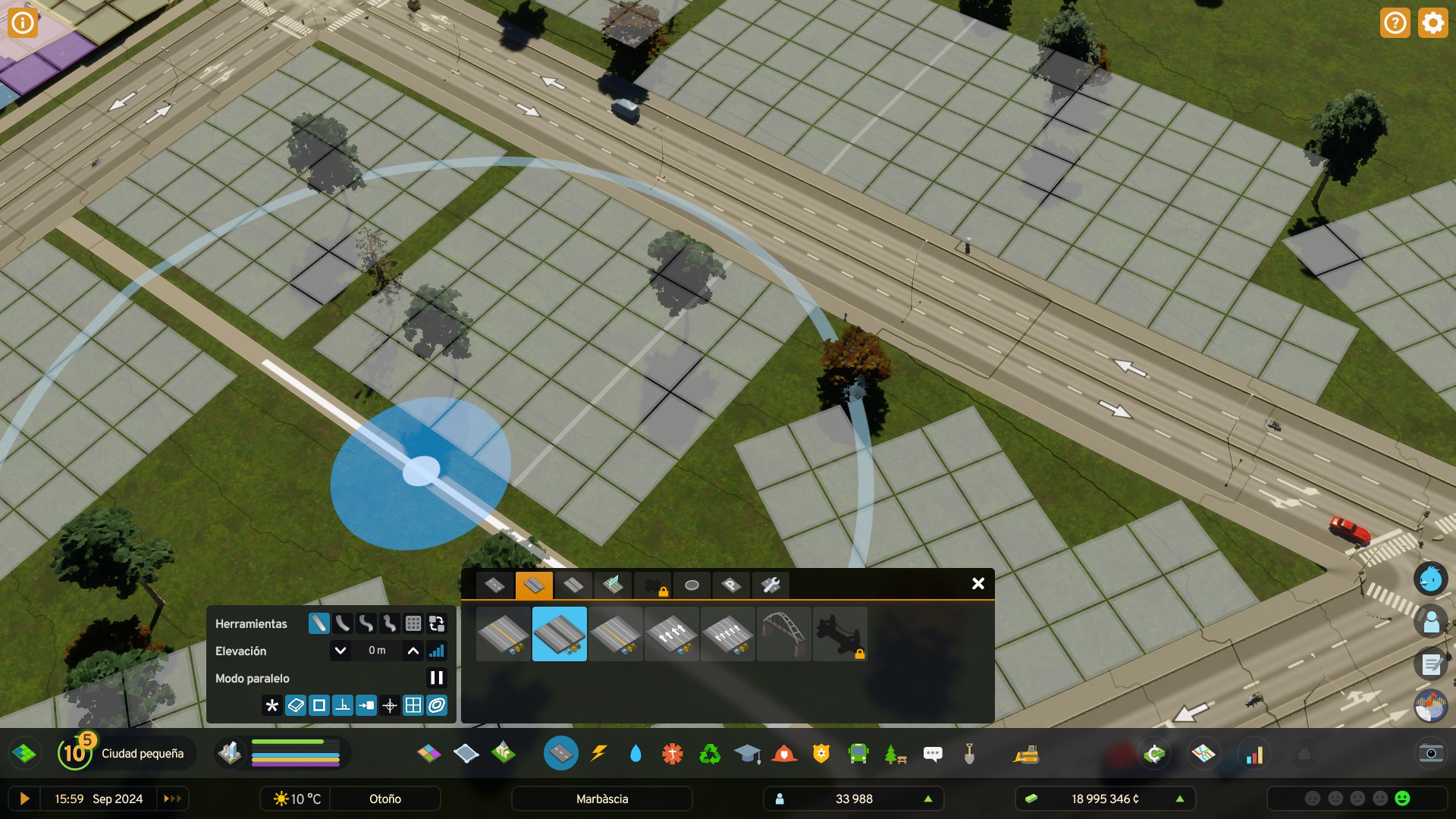This screenshot has width=1456, height=819.
Task: Enable the 90-degree angle snapping toggle
Action: click(x=342, y=705)
